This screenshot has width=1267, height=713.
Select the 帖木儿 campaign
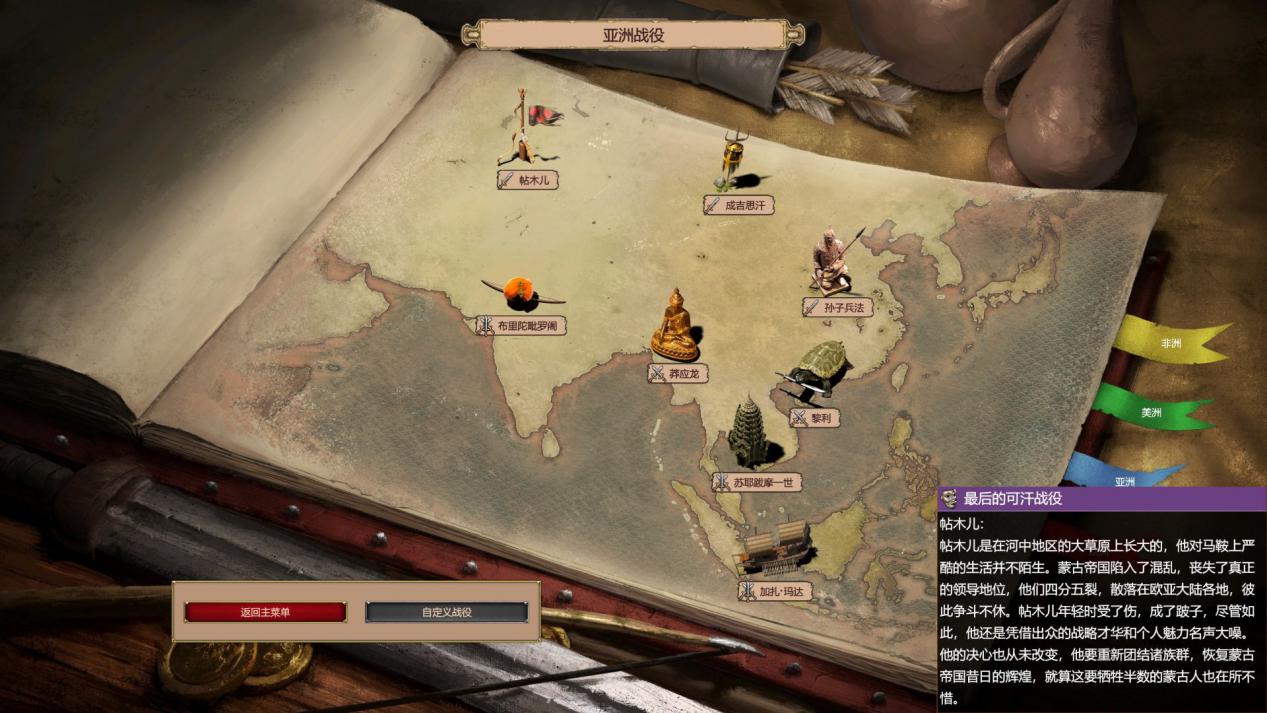click(528, 180)
